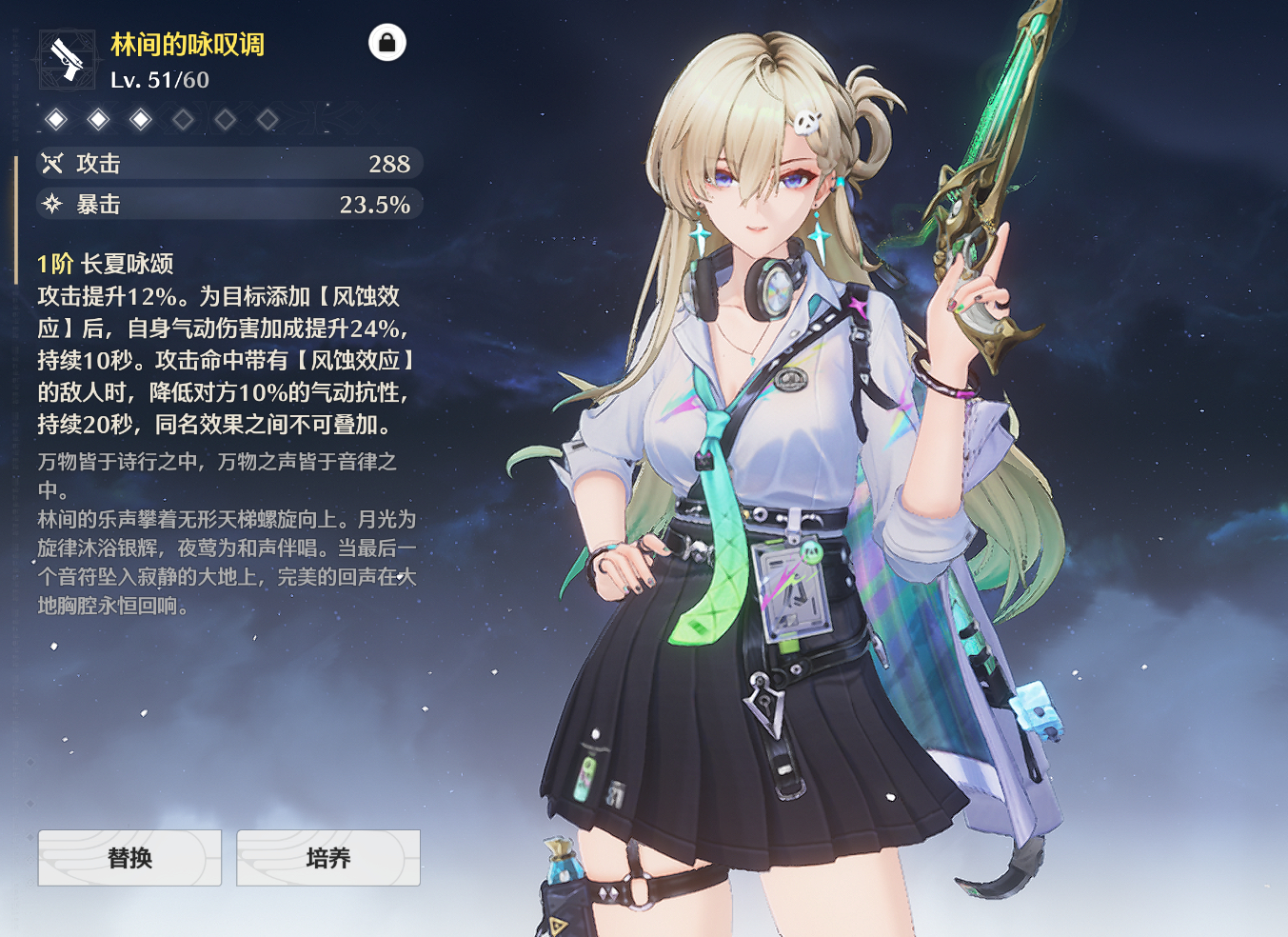Screen dimensions: 1288x937
Task: Select the pistol weapon type icon
Action: pyautogui.click(x=67, y=60)
